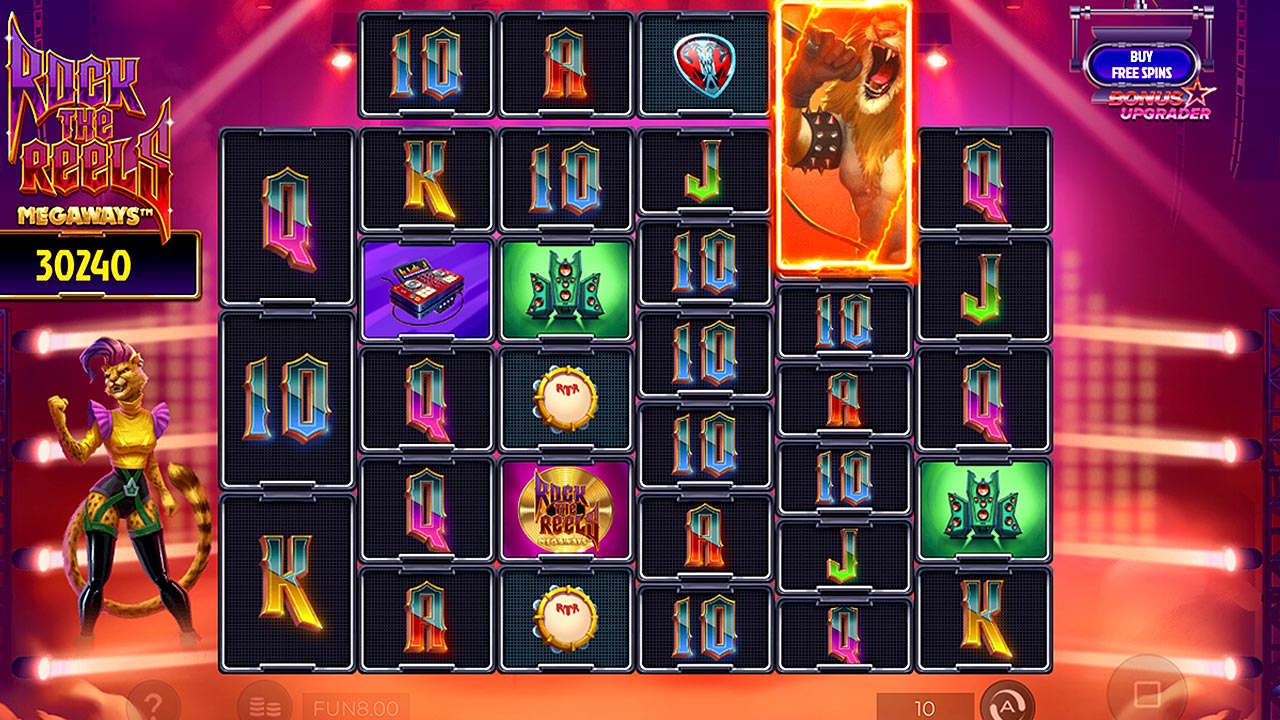Select the yellow K symbol on the bottom-right reel
1280x720 pixels.
tap(985, 617)
